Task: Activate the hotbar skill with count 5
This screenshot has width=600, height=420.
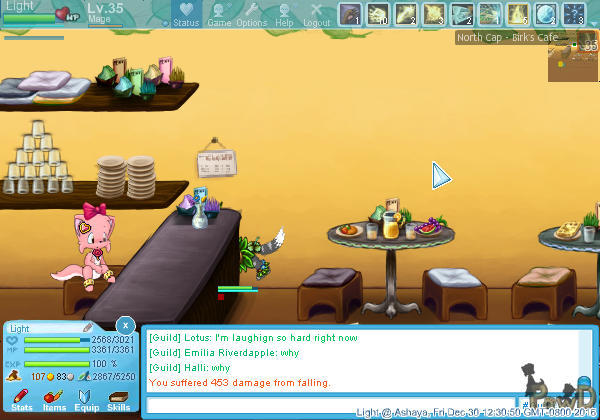Action: coord(518,14)
